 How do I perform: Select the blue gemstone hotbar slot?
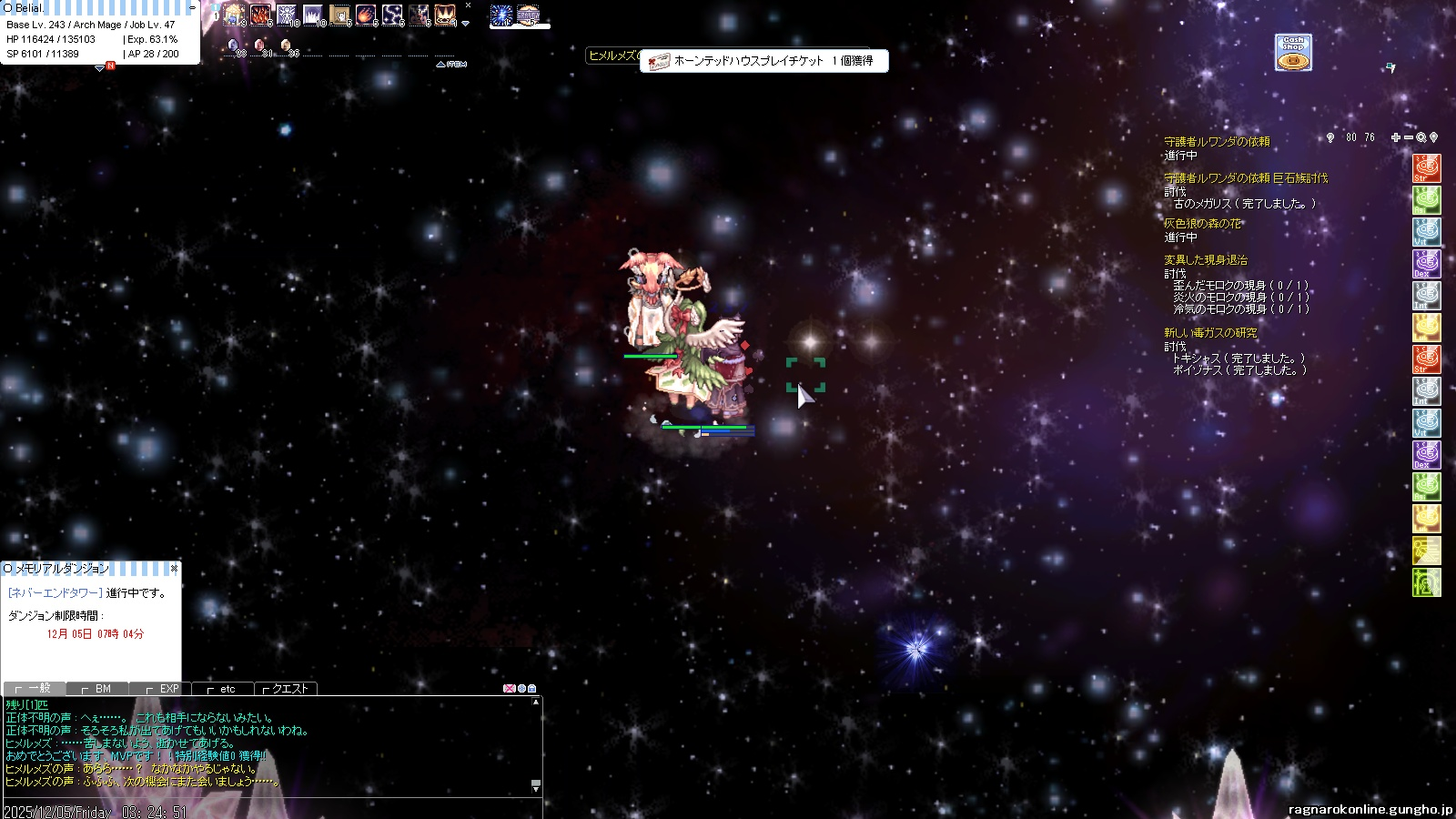point(233,45)
